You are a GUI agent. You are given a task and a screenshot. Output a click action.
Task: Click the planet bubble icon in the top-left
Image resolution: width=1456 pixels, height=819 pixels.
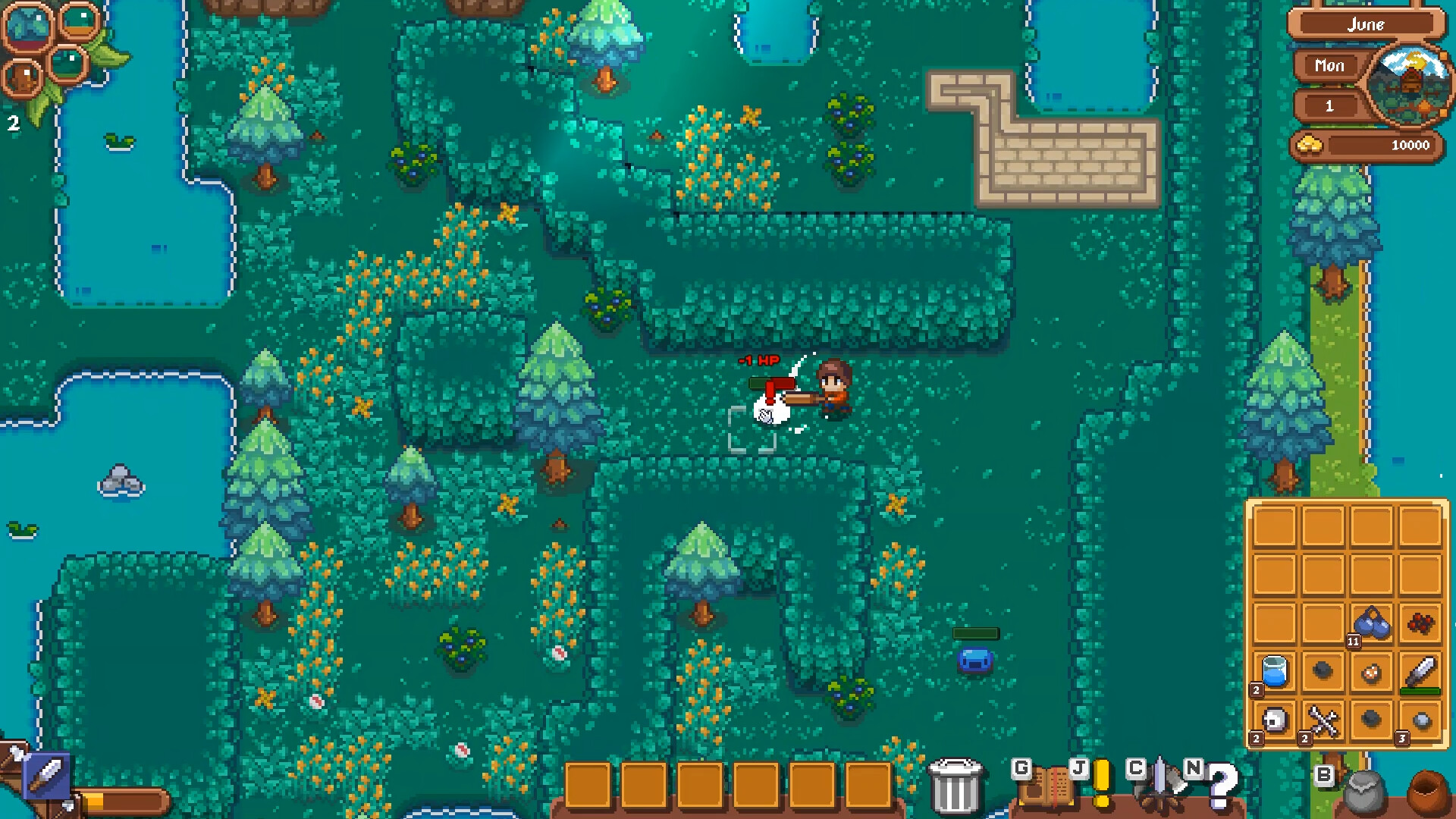(27, 27)
